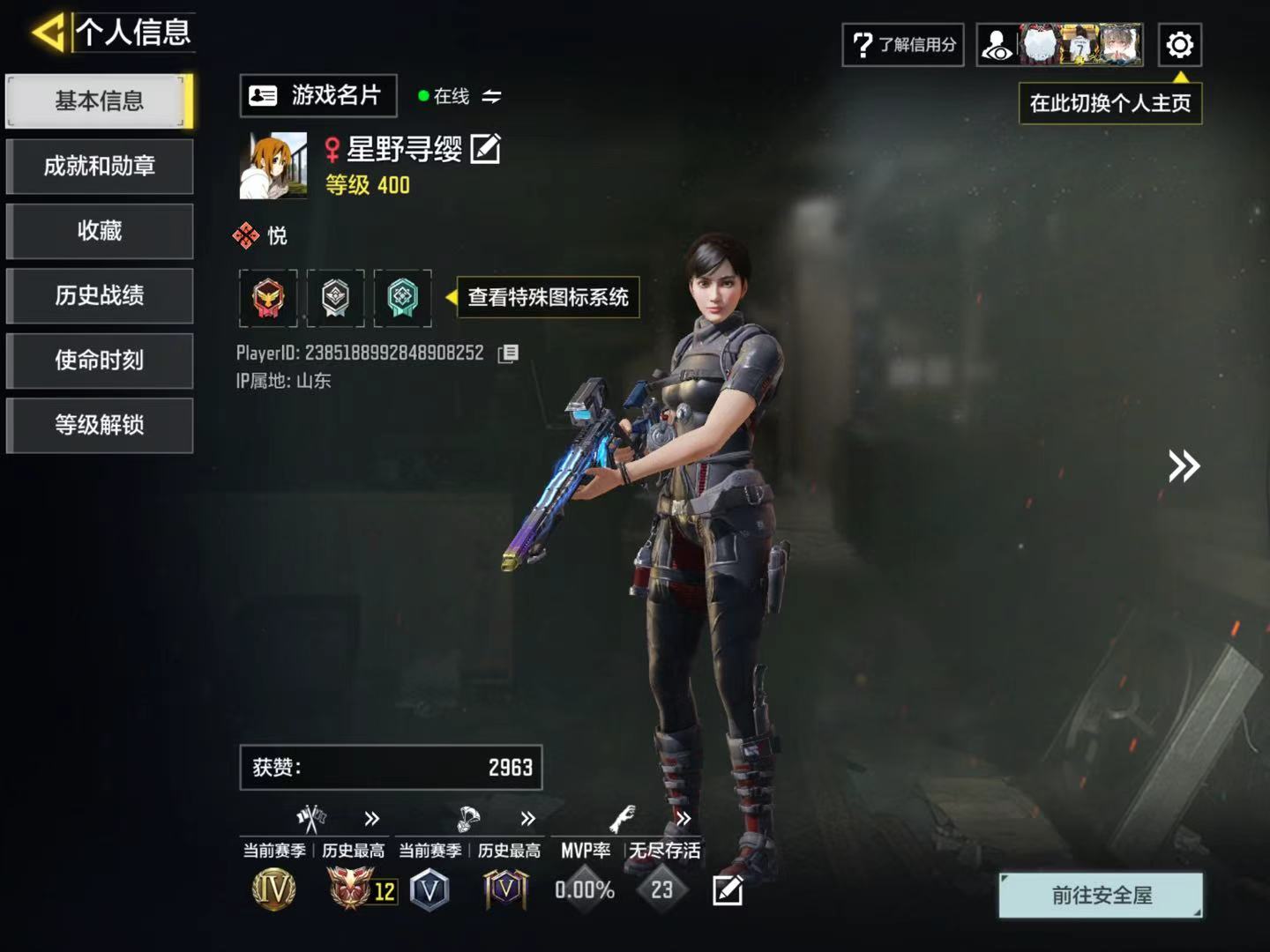This screenshot has width=1270, height=952.
Task: Select the 使命时刻 tab
Action: coord(100,361)
